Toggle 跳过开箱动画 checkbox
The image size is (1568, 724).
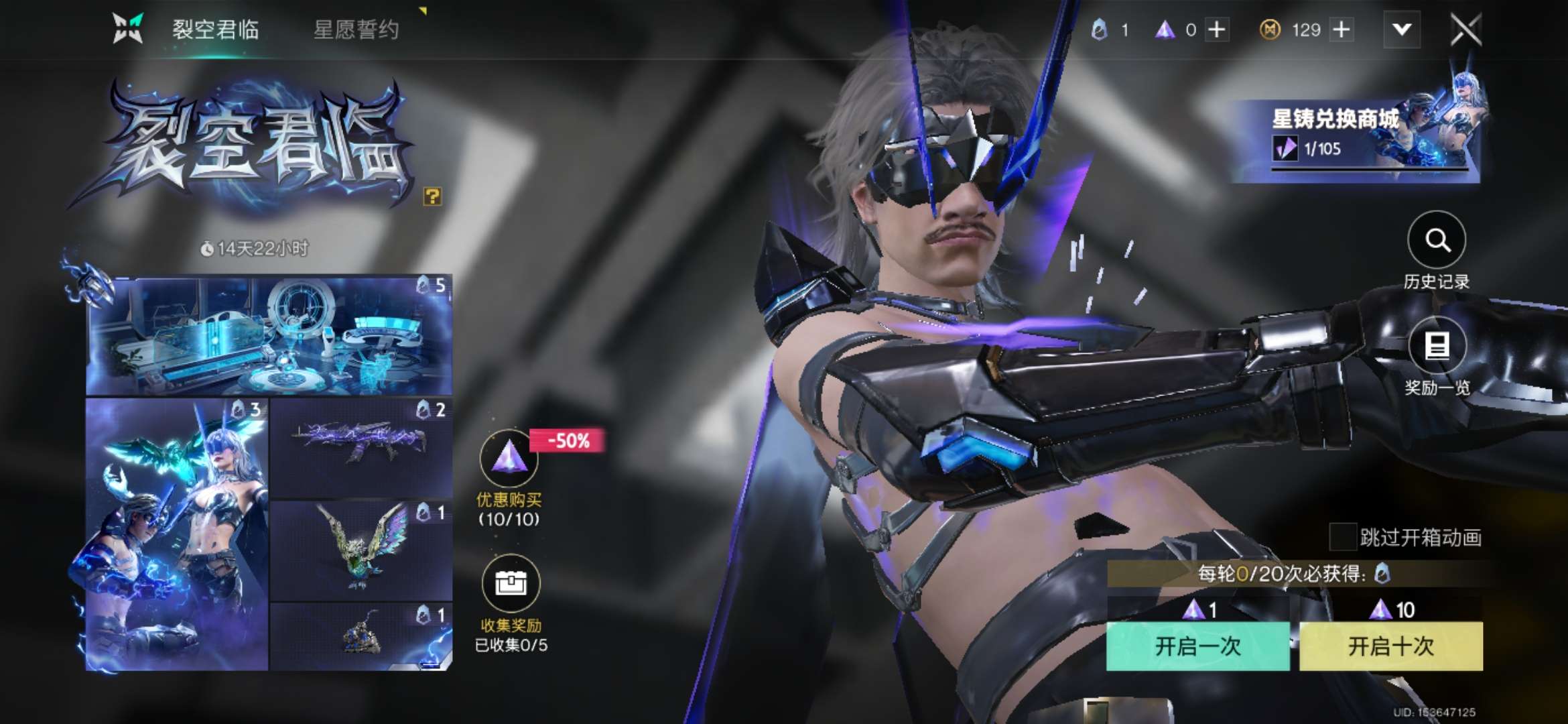[x=1343, y=536]
